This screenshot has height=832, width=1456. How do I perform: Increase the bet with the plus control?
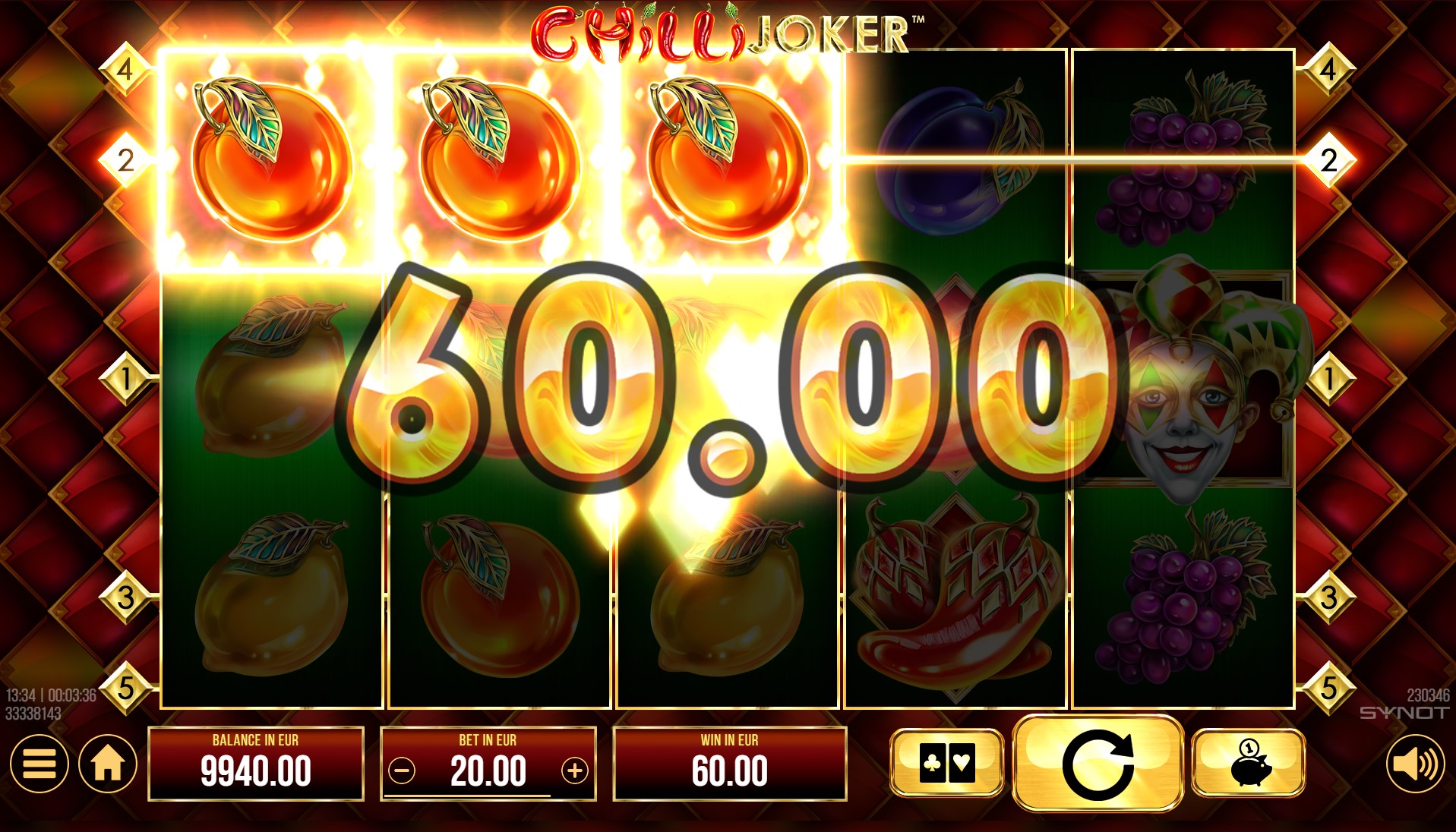[575, 769]
